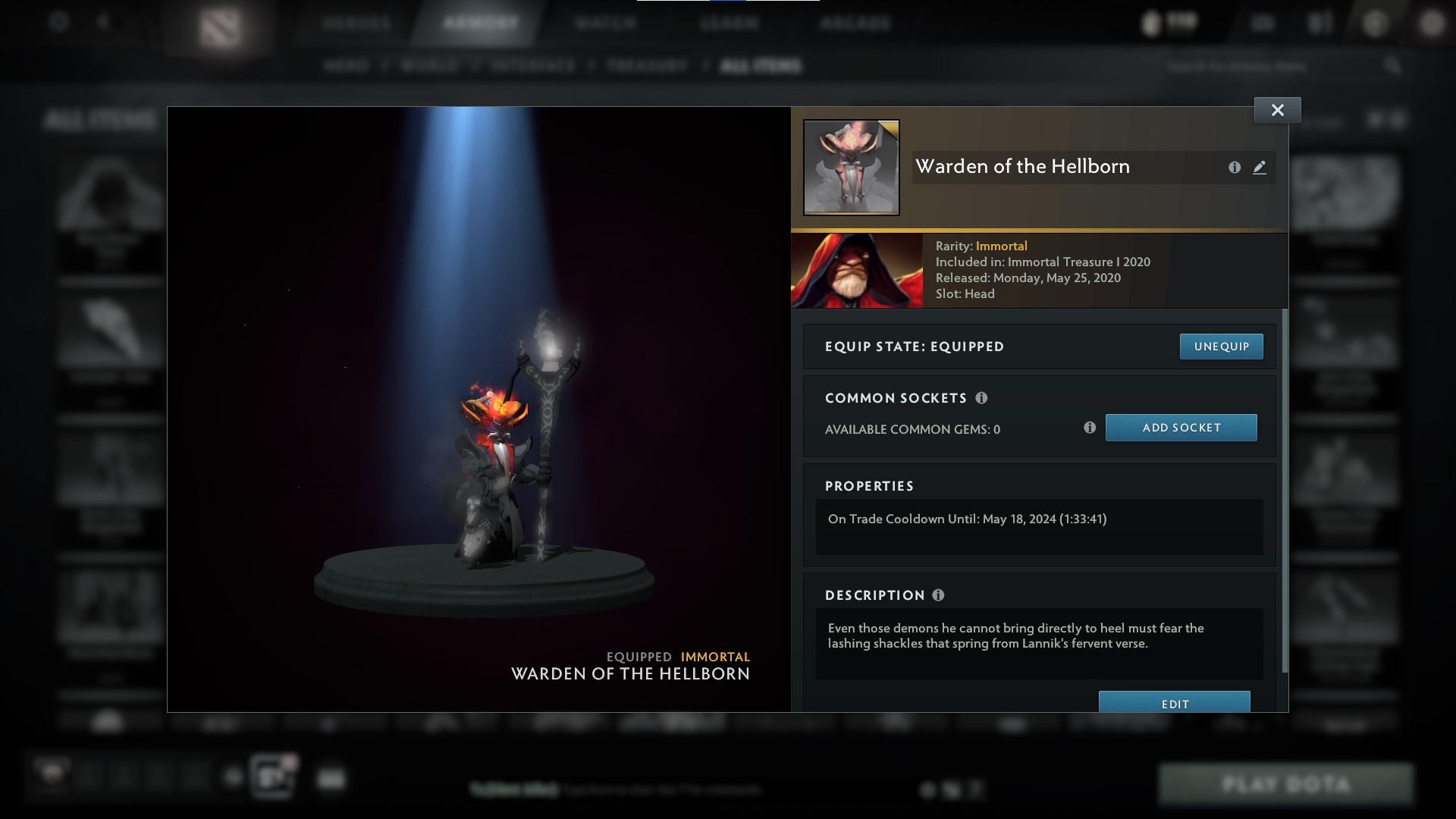
Task: Click EDIT under the description
Action: (1174, 703)
